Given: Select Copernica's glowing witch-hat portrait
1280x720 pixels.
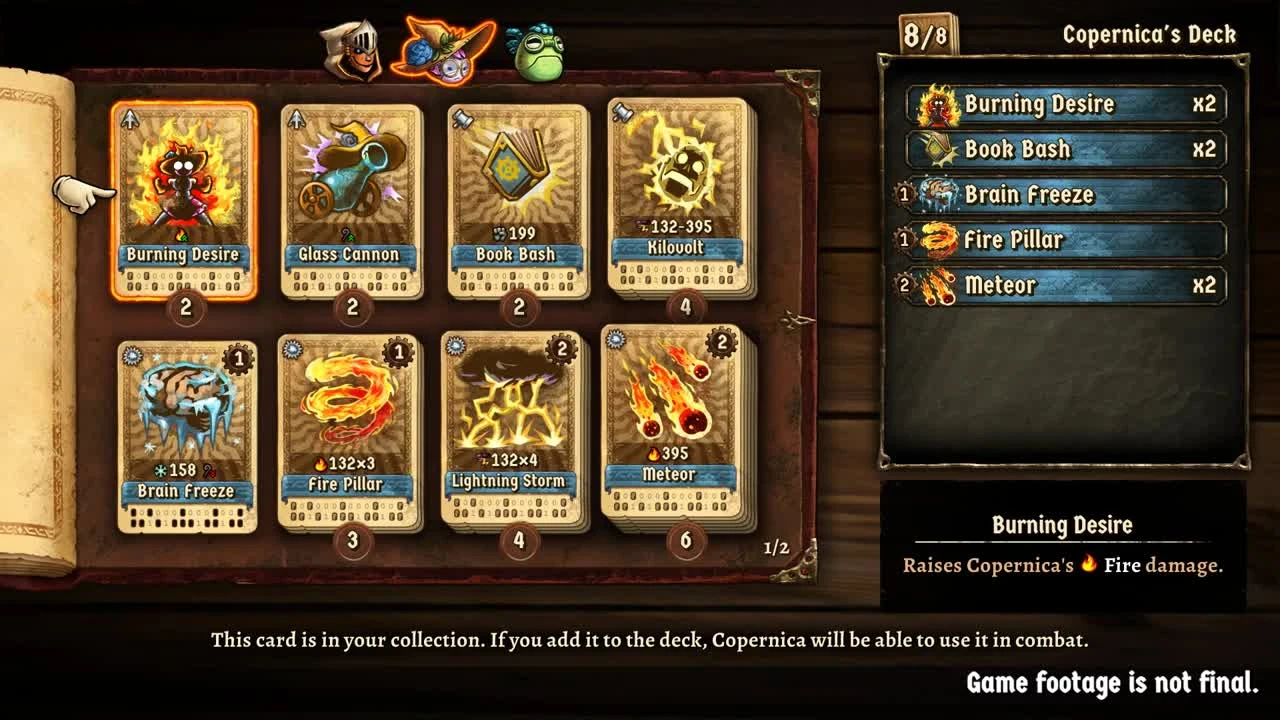Looking at the screenshot, I should [x=449, y=48].
